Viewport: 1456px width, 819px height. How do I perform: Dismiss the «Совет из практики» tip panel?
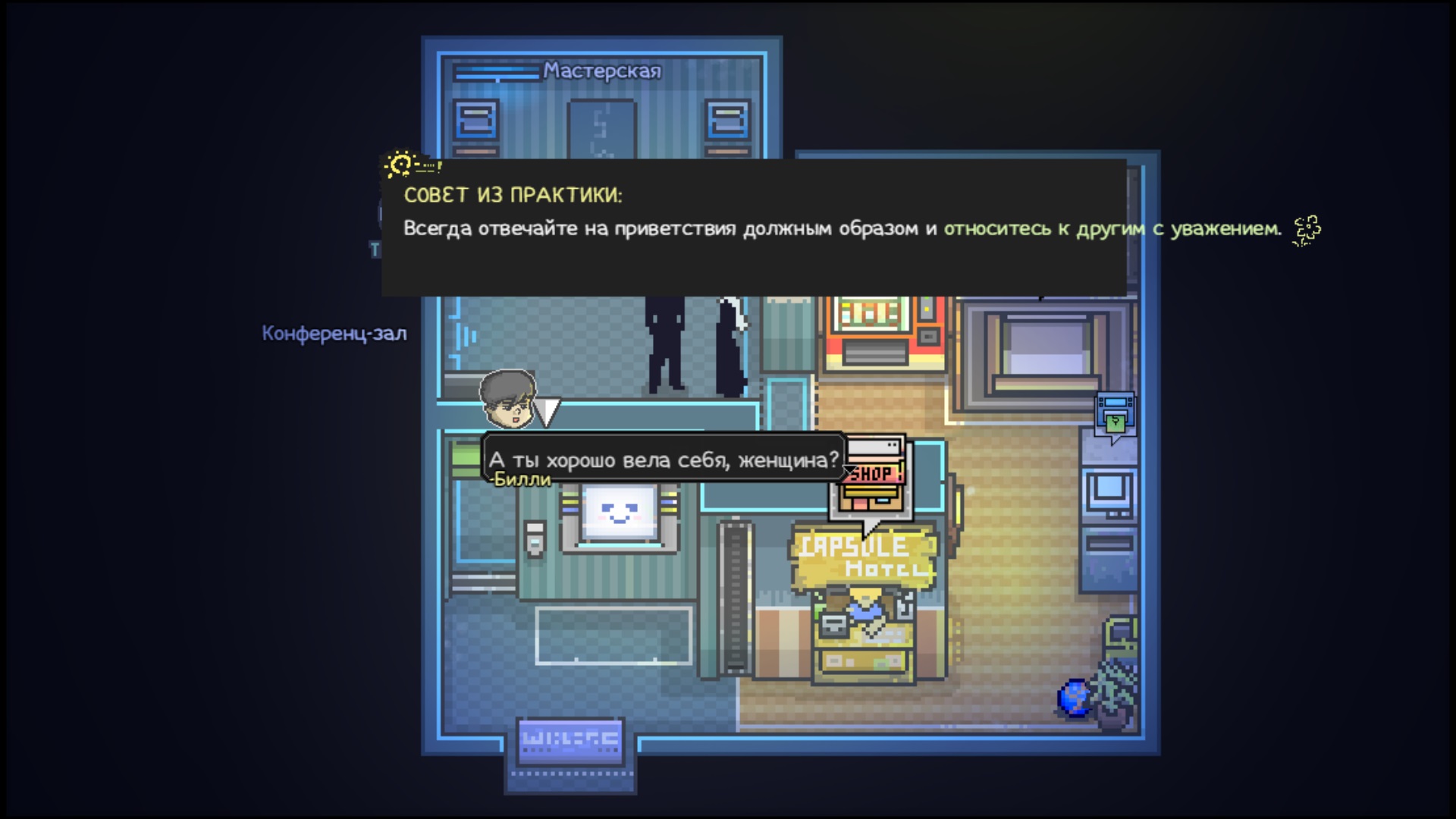coord(753,227)
